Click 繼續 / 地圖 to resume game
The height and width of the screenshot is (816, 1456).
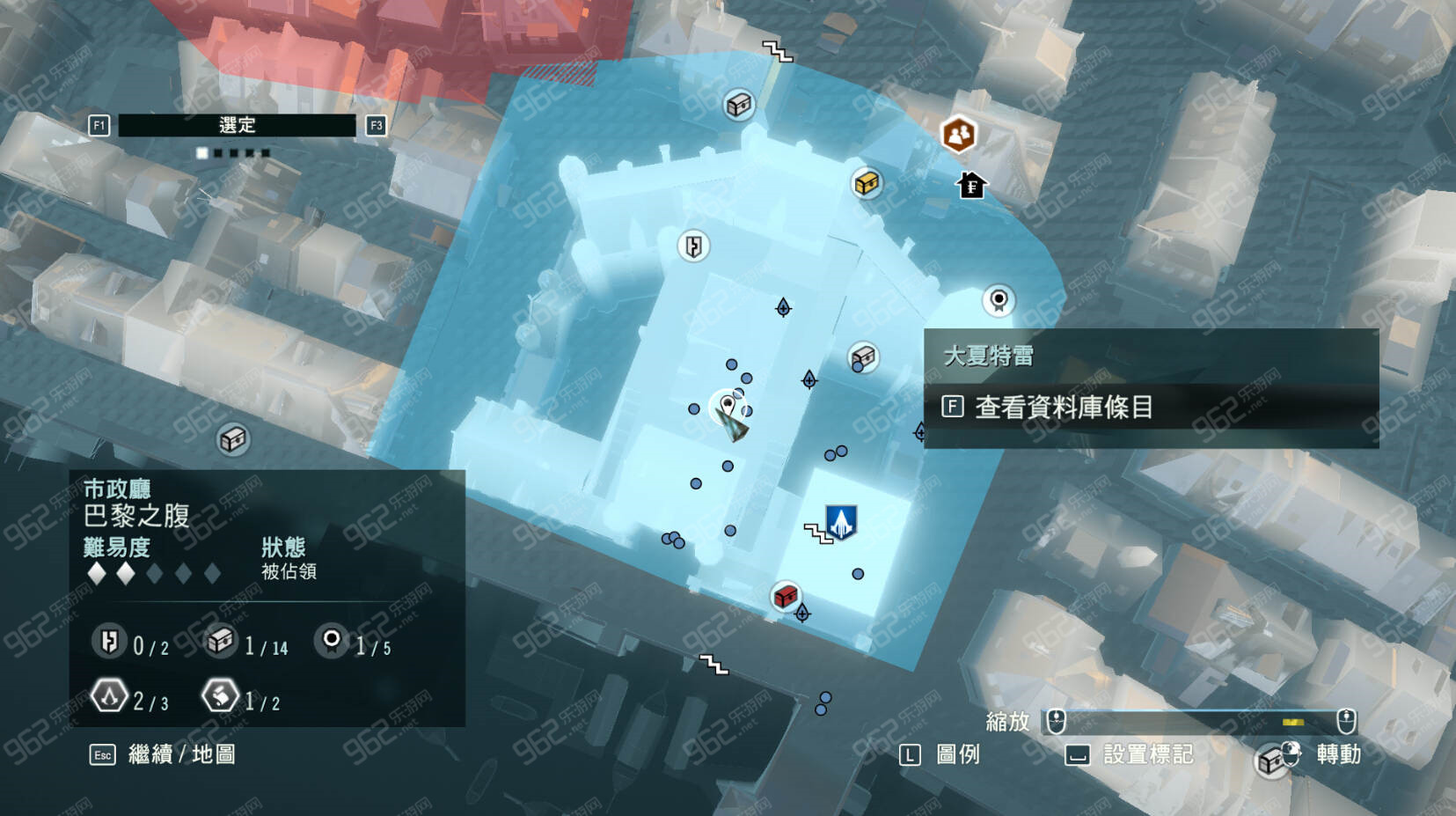pyautogui.click(x=181, y=754)
